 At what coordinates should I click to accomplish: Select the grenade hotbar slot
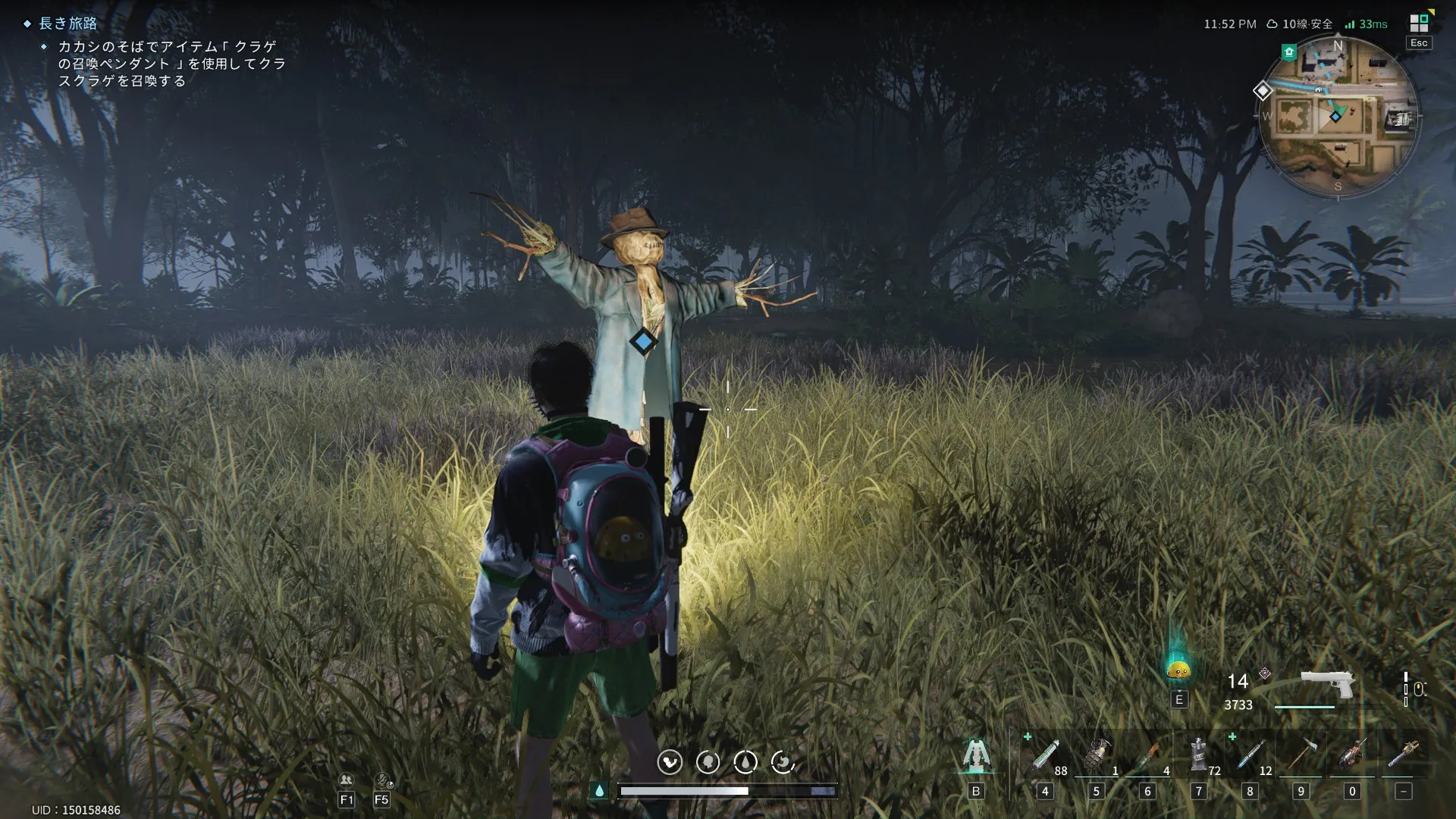click(x=1097, y=755)
